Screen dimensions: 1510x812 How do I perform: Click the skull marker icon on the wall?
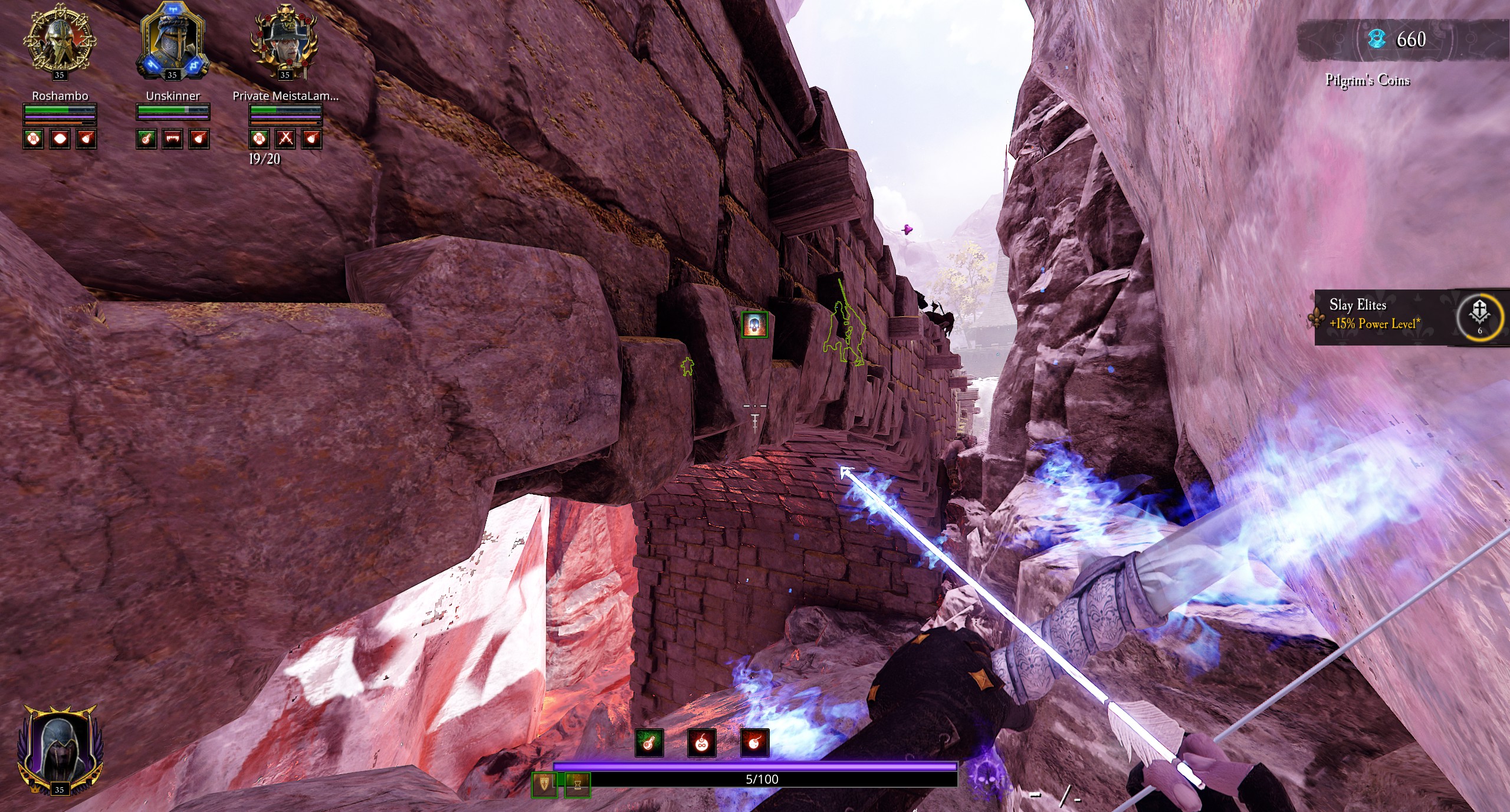click(754, 325)
